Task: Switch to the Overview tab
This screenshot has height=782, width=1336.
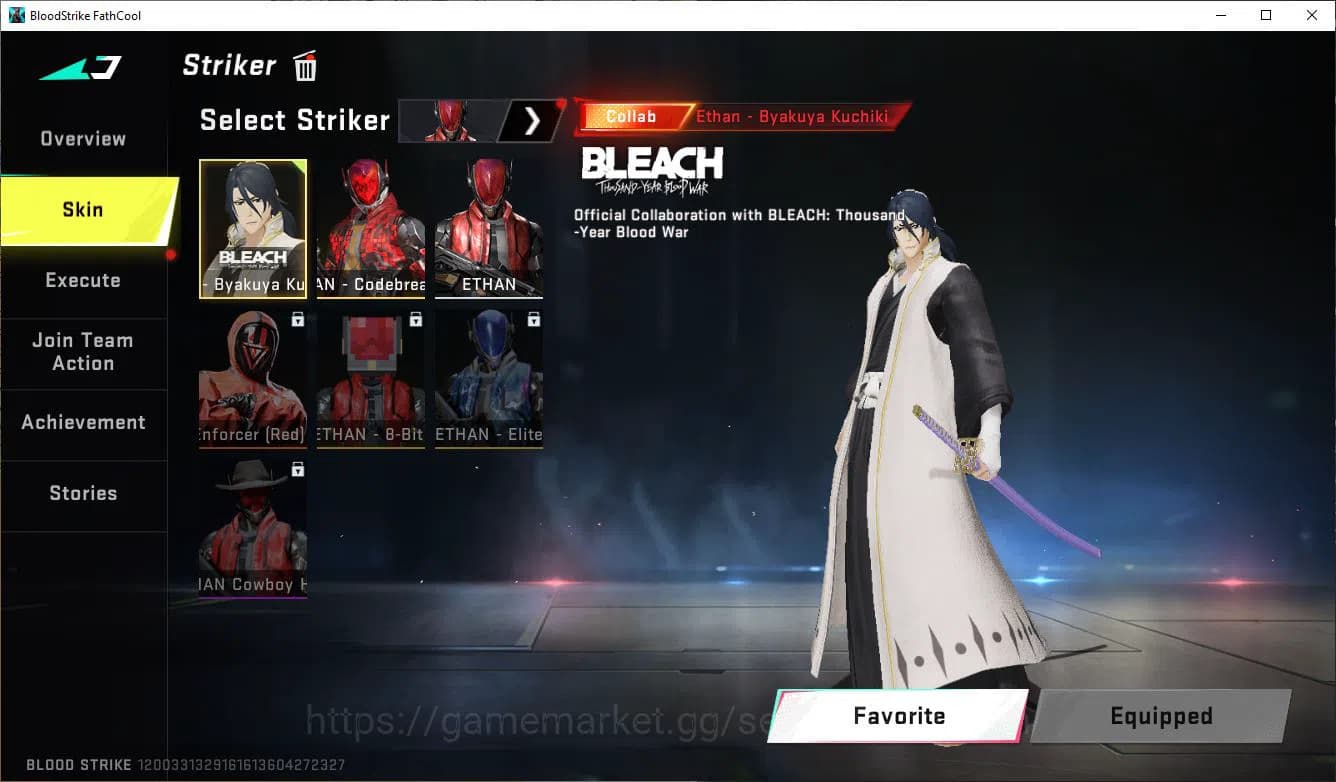Action: point(82,138)
